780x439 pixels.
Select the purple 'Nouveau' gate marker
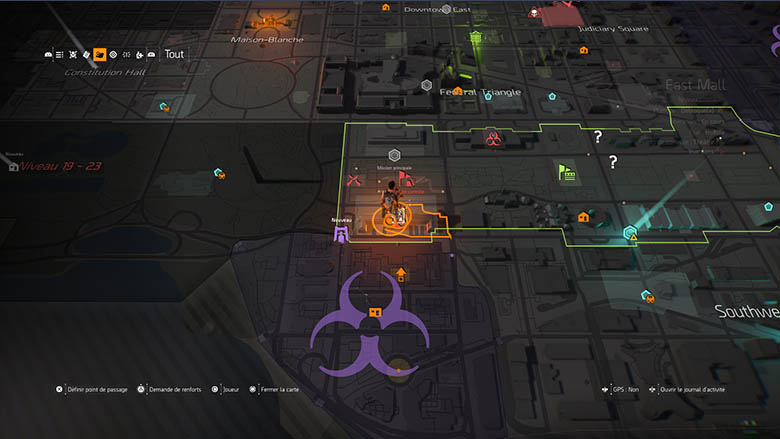pos(342,233)
